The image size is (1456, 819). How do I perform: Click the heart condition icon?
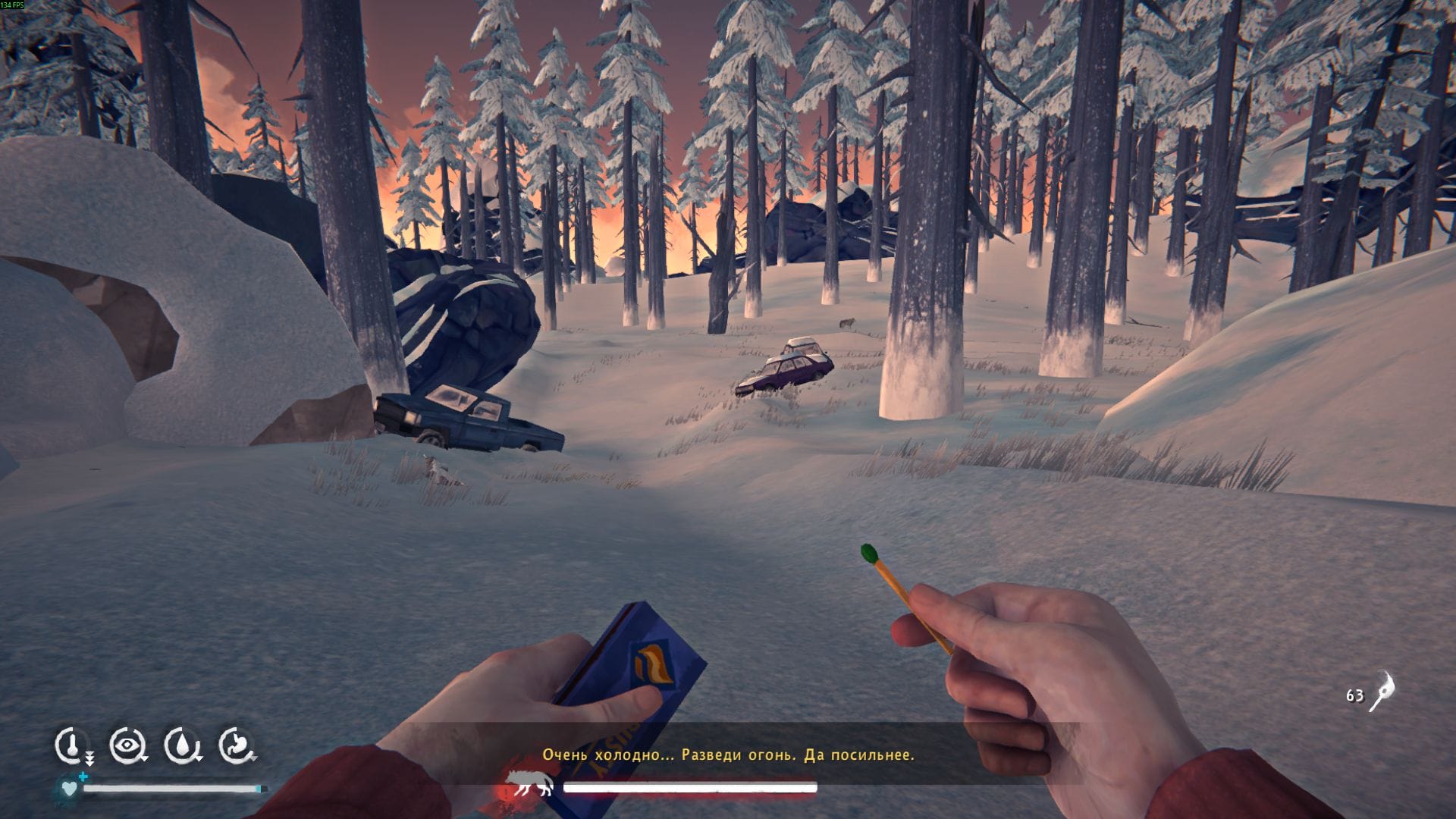click(69, 789)
